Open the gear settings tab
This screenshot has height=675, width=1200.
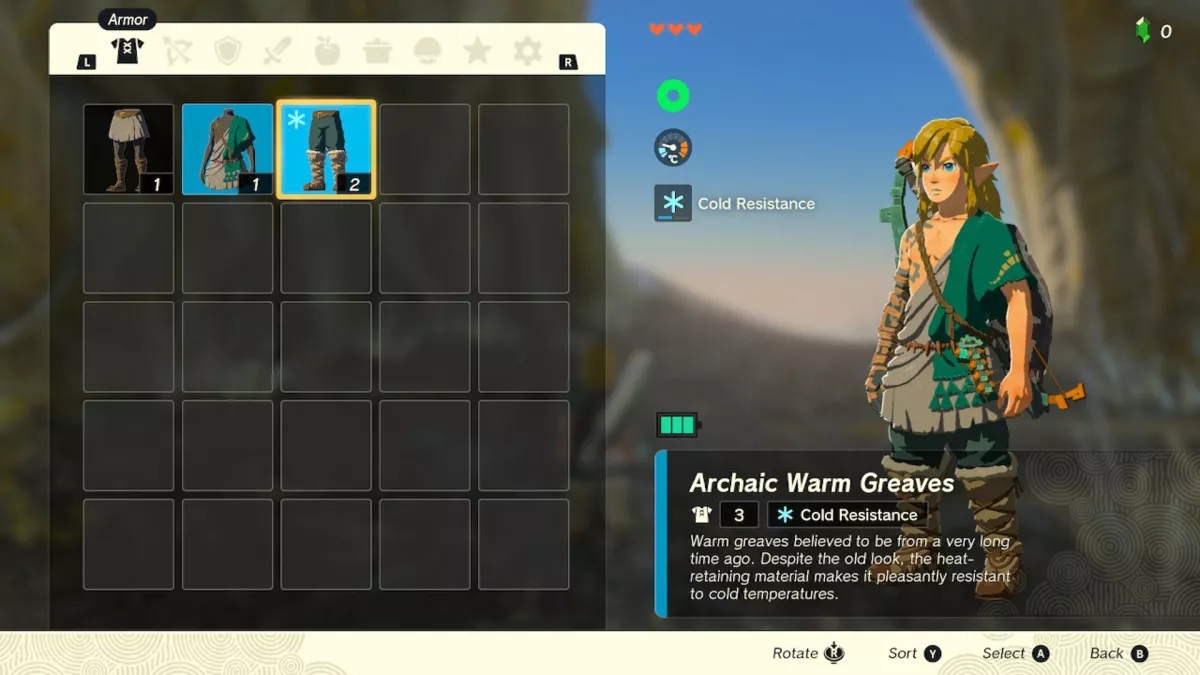pos(527,51)
